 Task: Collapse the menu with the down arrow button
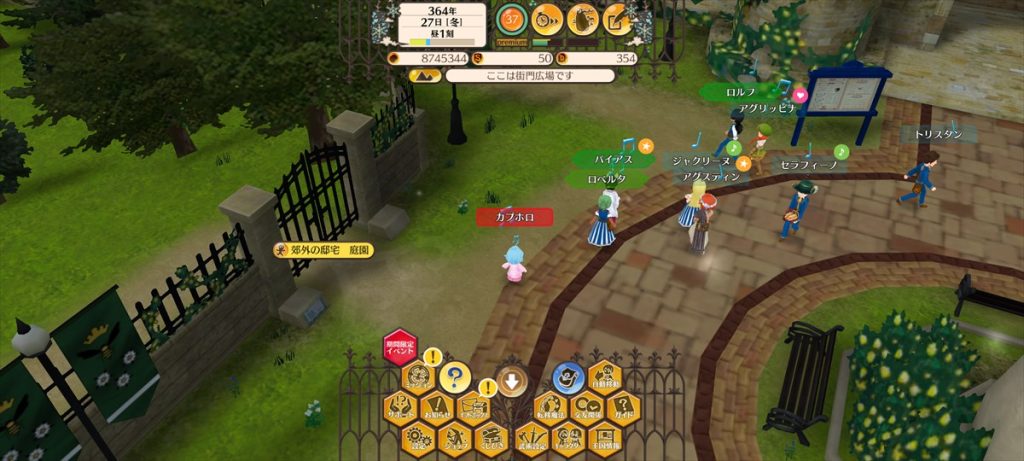pos(511,379)
